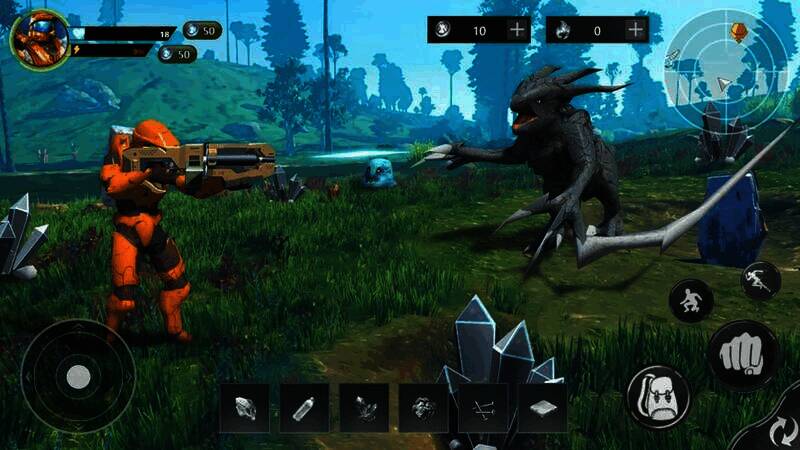This screenshot has width=800, height=450.
Task: Touch the virtual movement joystick
Action: tap(78, 376)
